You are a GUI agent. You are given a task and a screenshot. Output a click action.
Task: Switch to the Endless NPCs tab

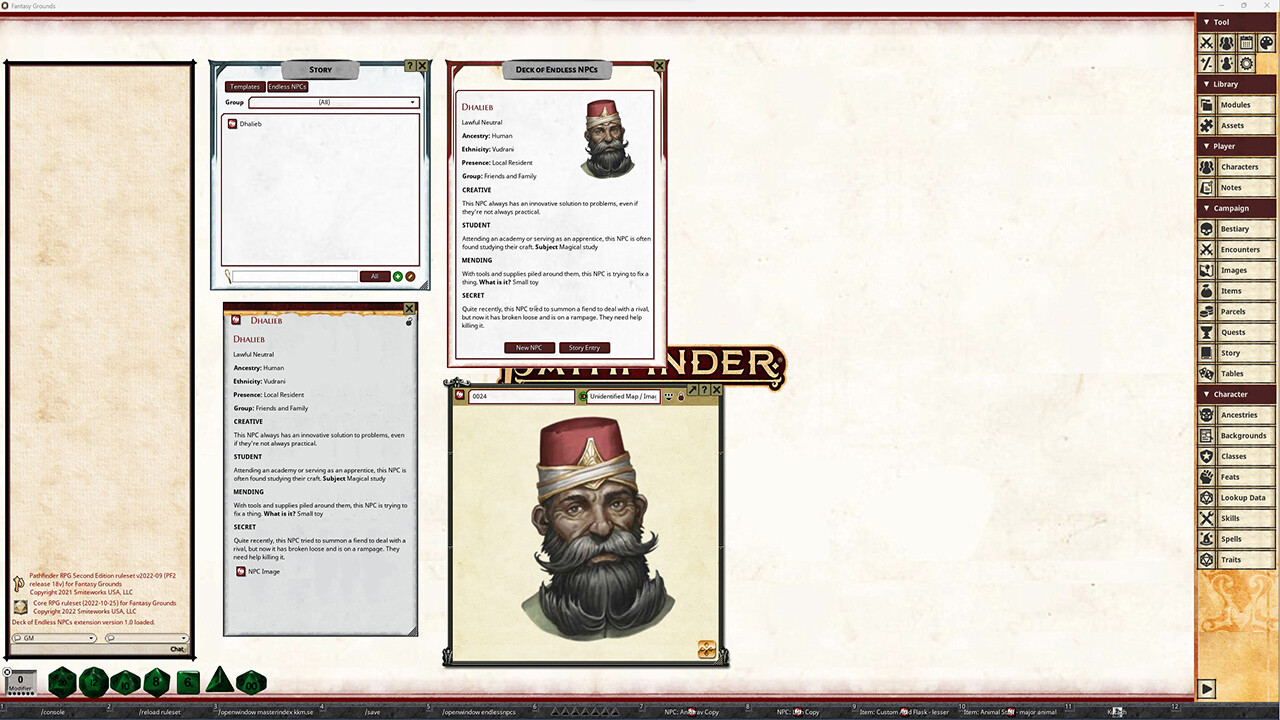click(x=287, y=86)
